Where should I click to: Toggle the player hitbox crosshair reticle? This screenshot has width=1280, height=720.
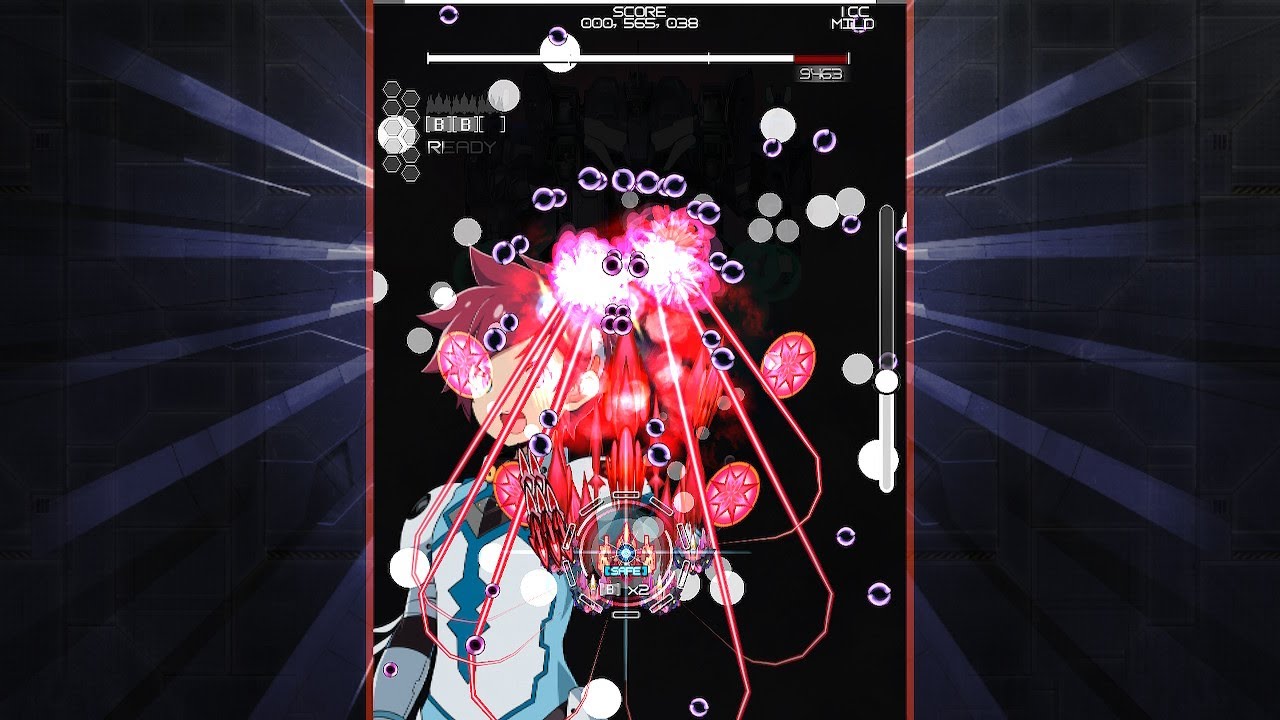(x=626, y=554)
